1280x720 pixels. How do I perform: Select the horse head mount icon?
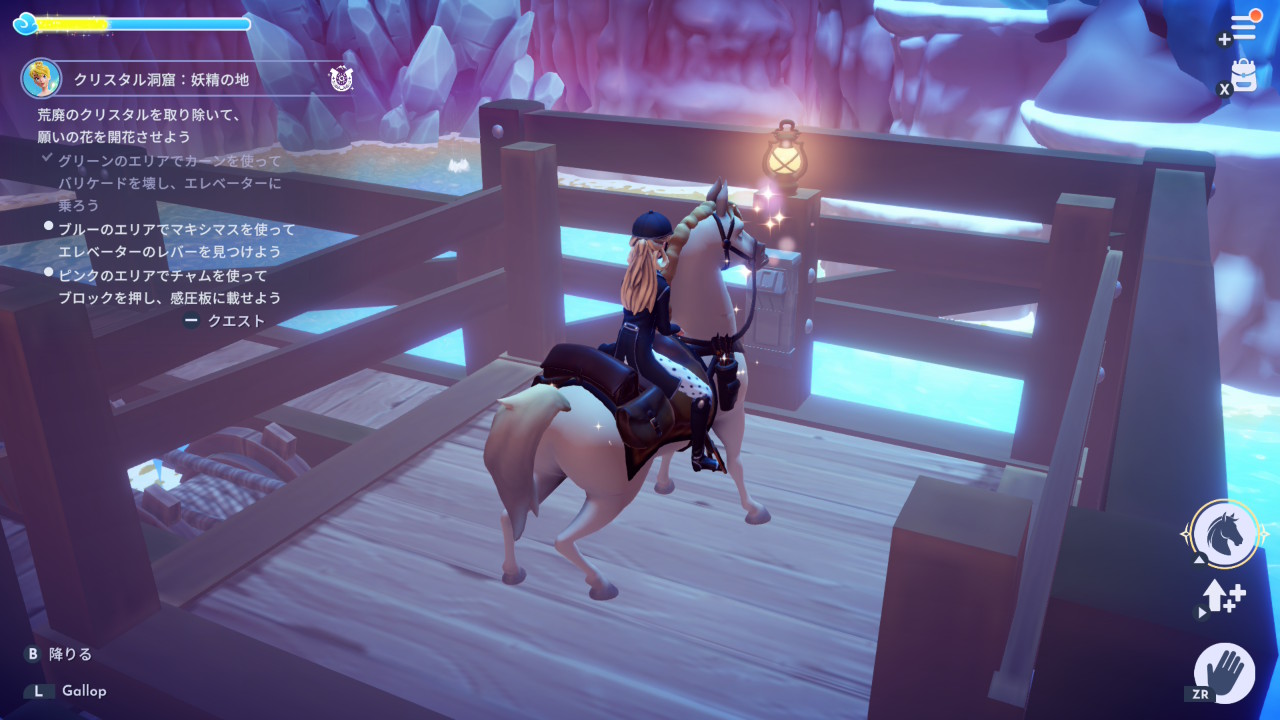pos(1225,535)
